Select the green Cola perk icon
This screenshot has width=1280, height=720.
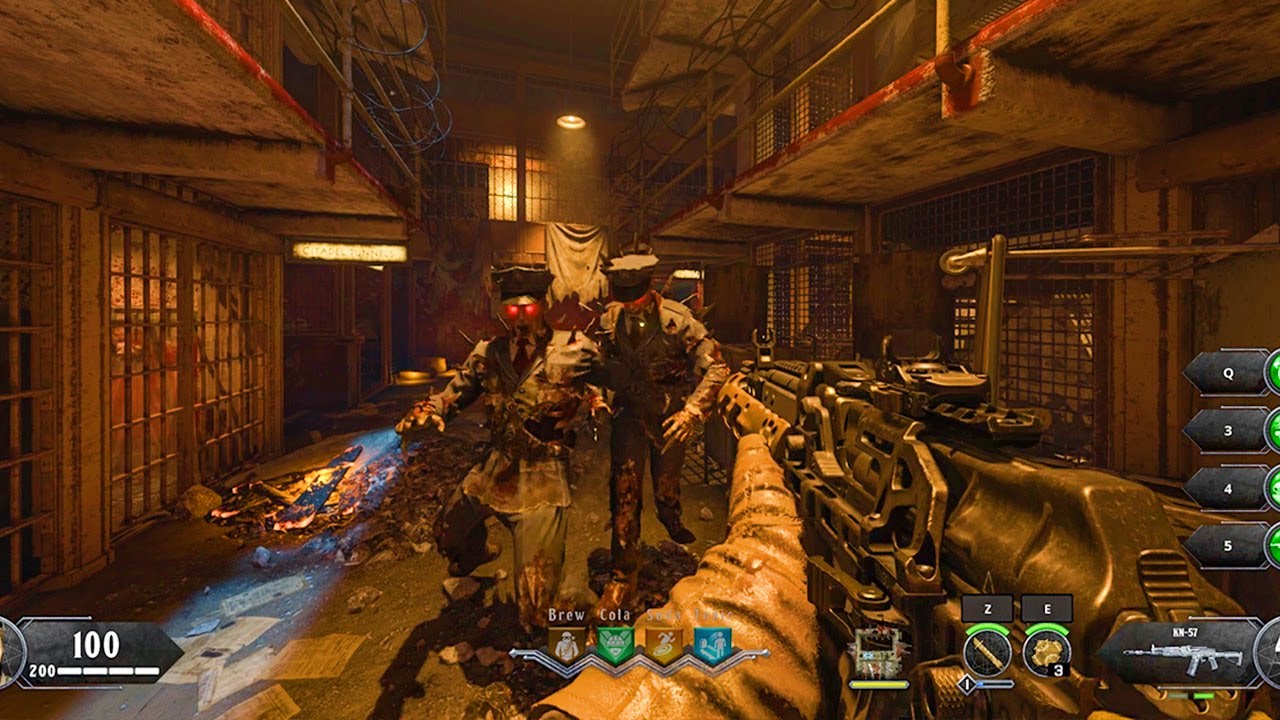point(615,646)
